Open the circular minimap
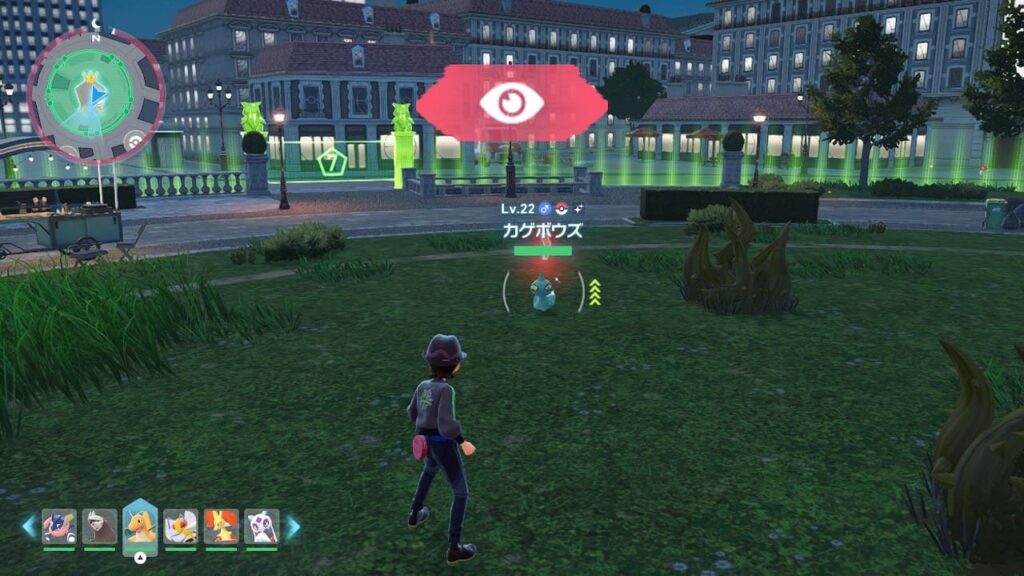 tap(96, 96)
